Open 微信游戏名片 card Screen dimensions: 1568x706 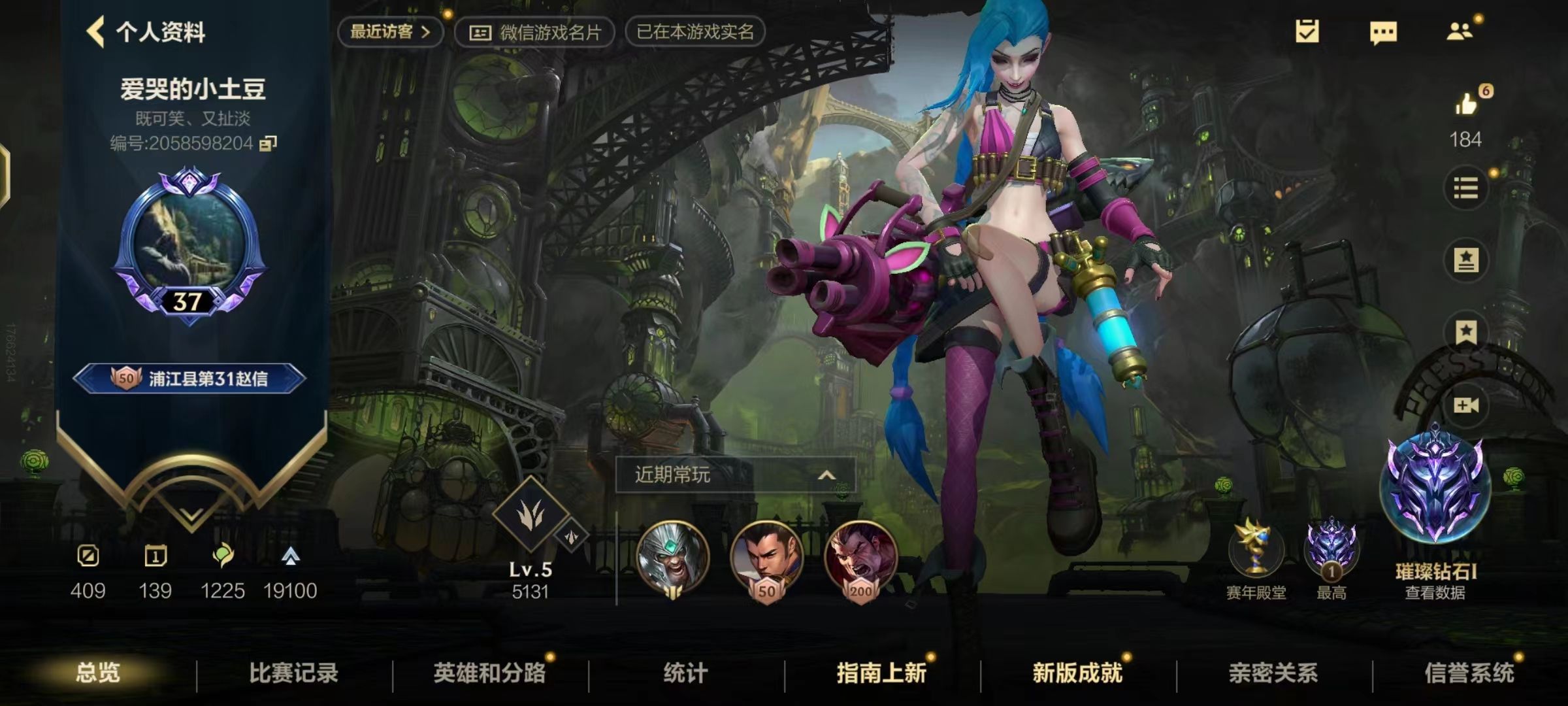[537, 31]
